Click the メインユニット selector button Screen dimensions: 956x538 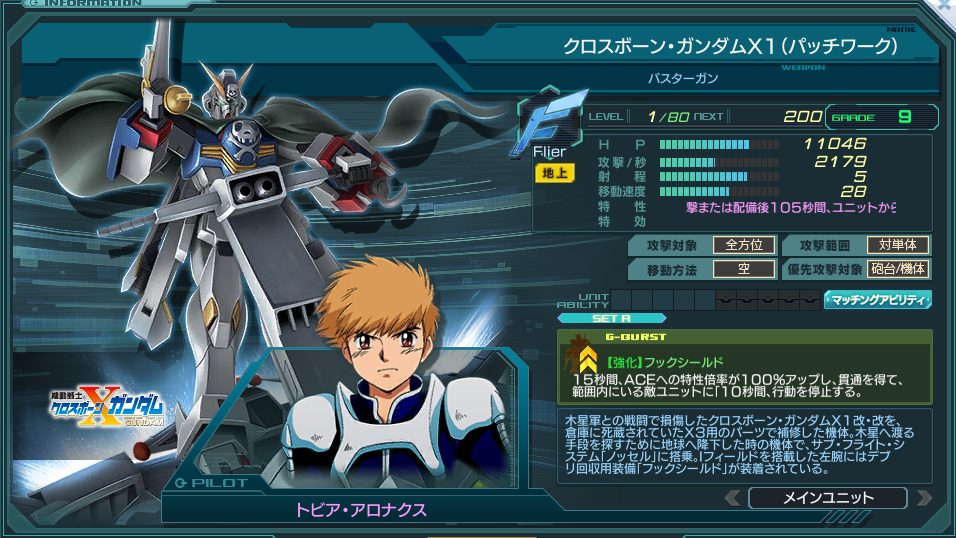[826, 497]
